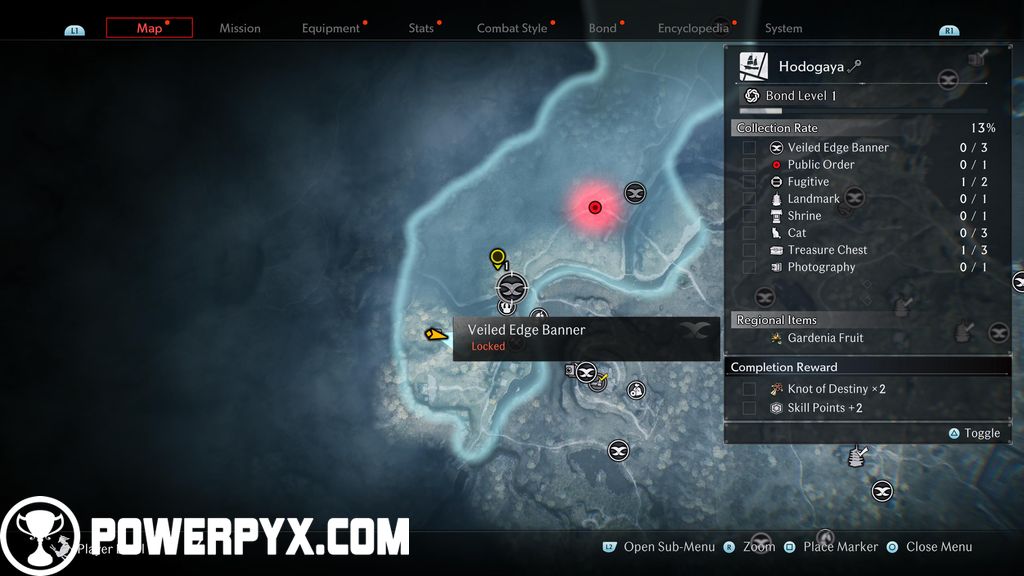Go to the Combat Style tab
1024x576 pixels.
(512, 28)
